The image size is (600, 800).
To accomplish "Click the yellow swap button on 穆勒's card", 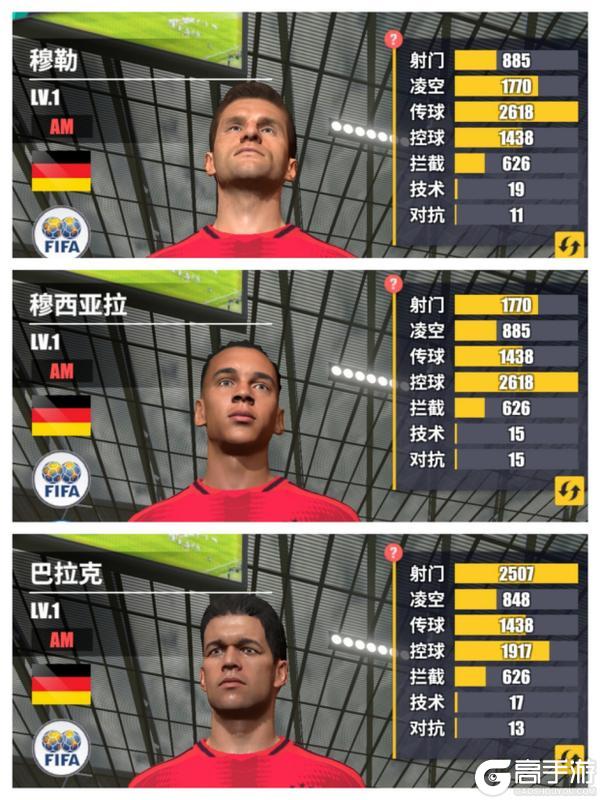I will point(569,244).
